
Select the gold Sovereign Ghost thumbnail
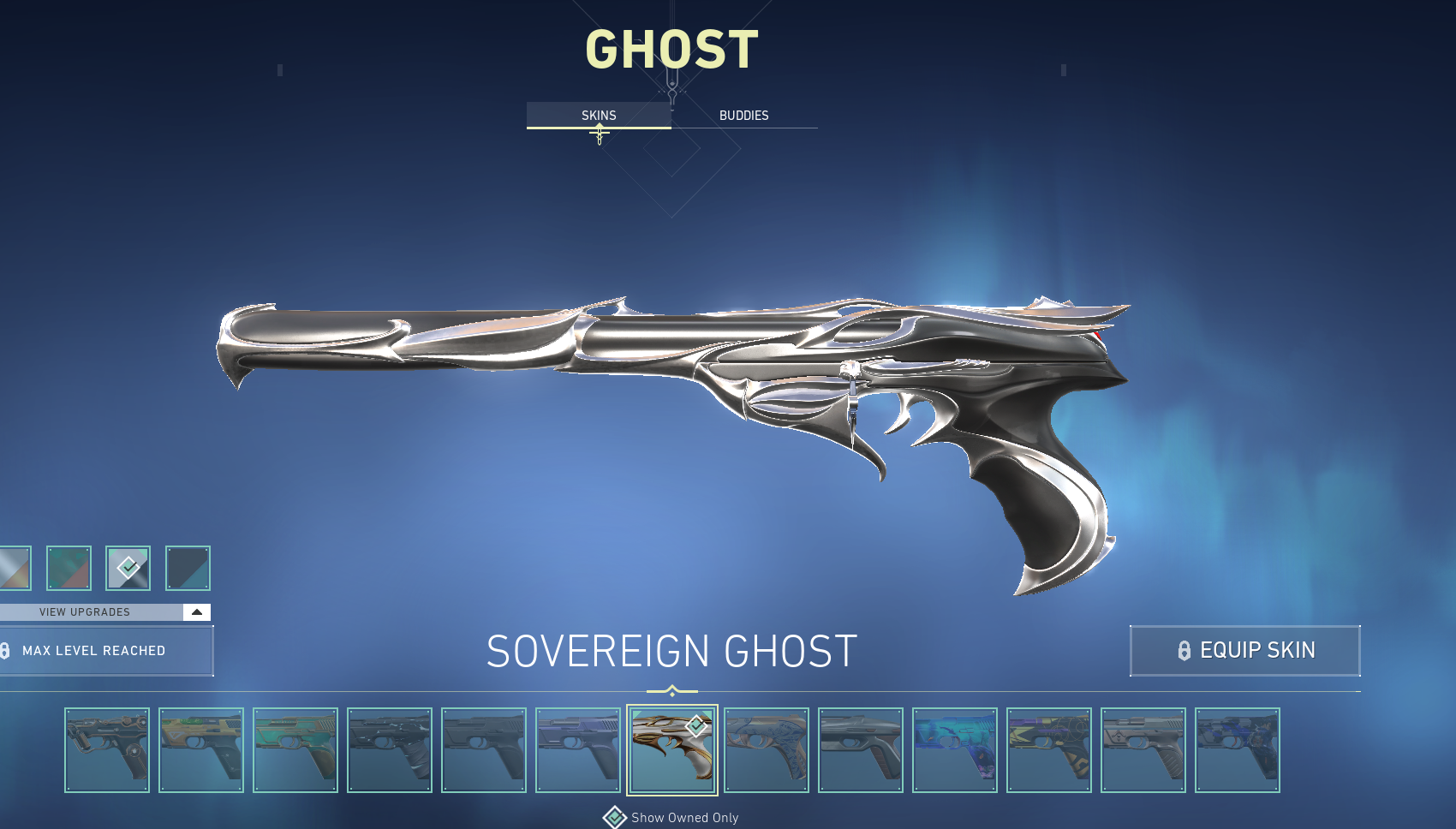point(672,750)
